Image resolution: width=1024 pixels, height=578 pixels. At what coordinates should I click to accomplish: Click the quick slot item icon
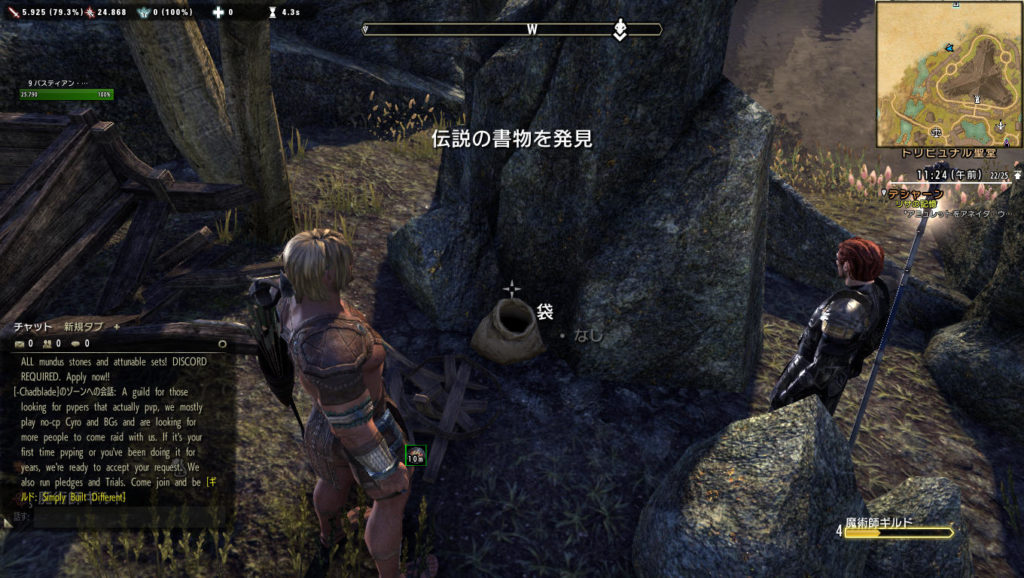click(x=416, y=455)
